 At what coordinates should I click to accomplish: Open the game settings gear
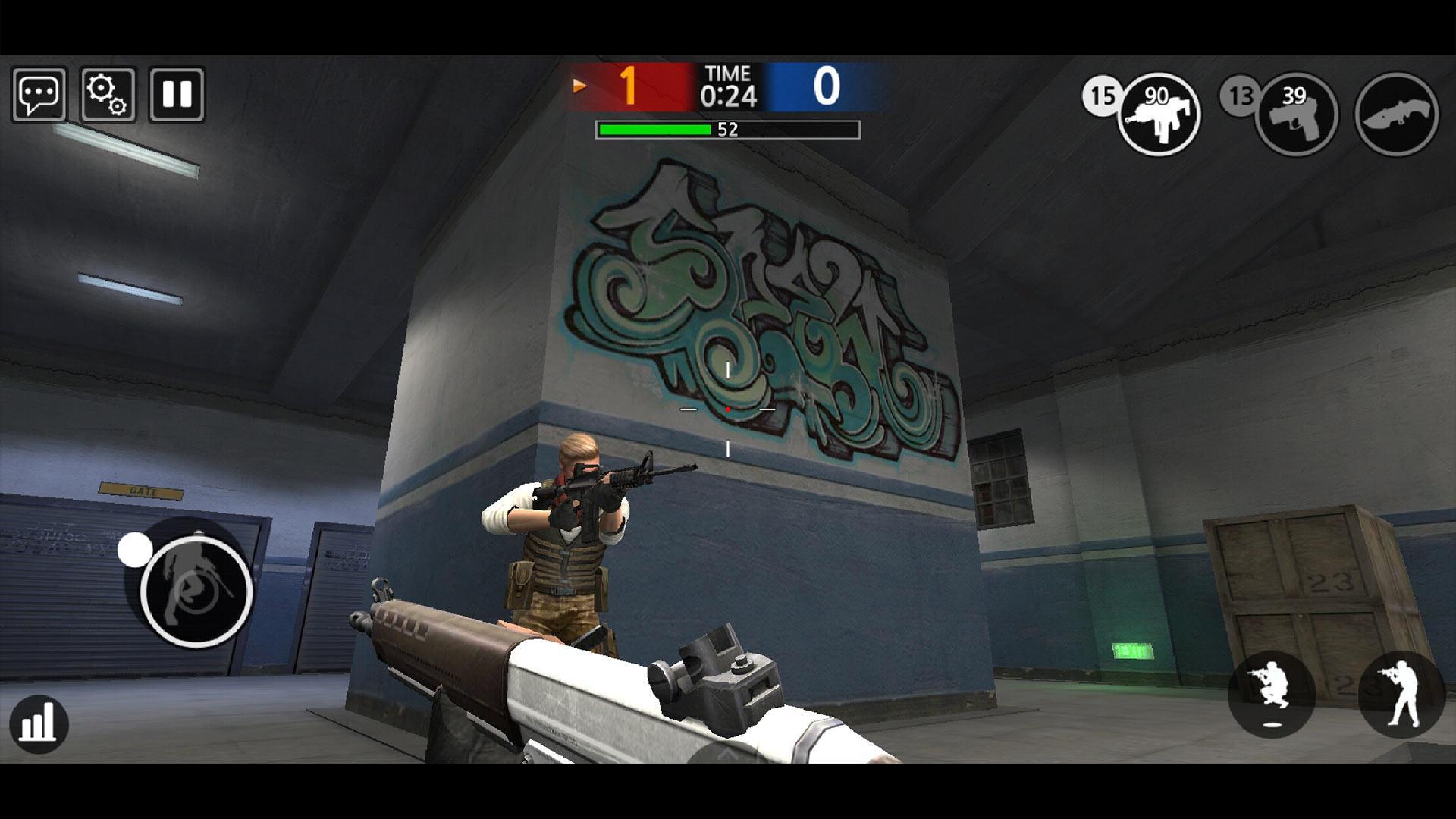click(108, 94)
